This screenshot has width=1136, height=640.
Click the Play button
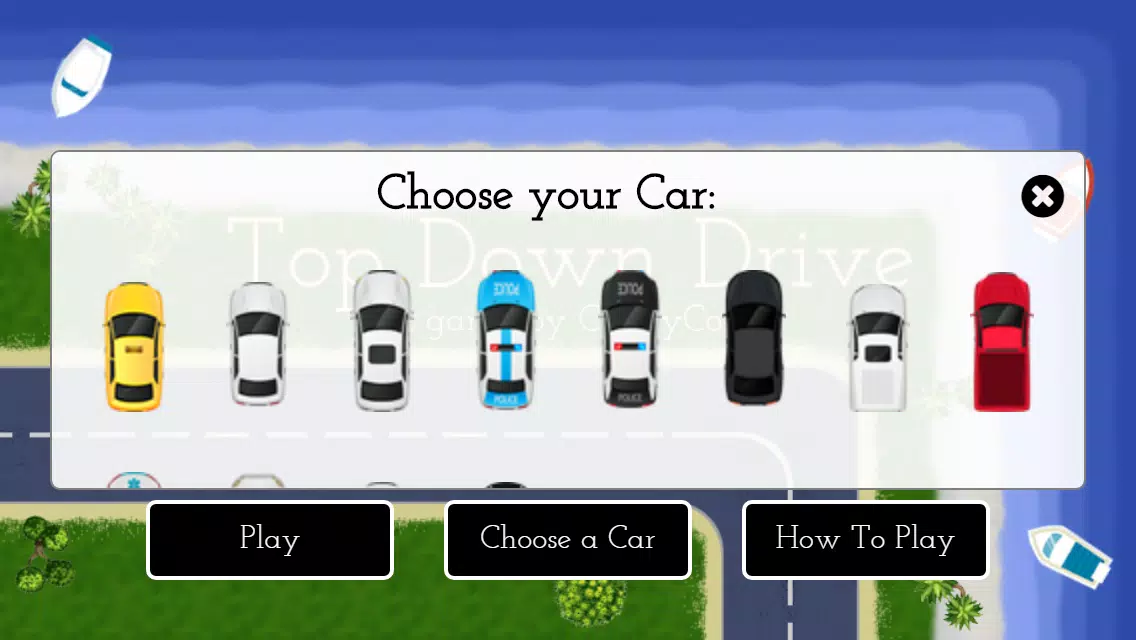pyautogui.click(x=270, y=540)
